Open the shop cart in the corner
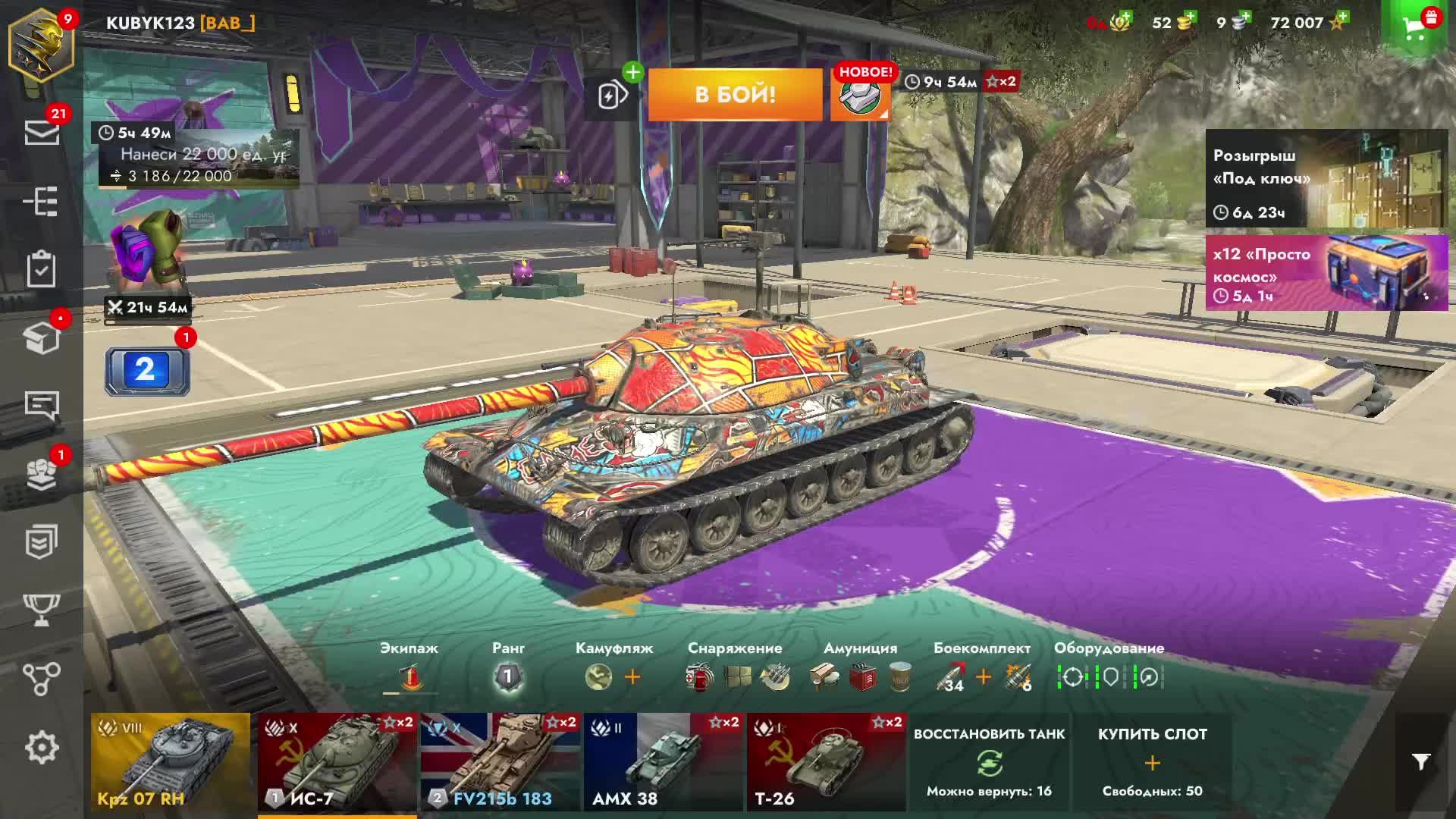Screen dimensions: 1456x819 [x=1417, y=28]
